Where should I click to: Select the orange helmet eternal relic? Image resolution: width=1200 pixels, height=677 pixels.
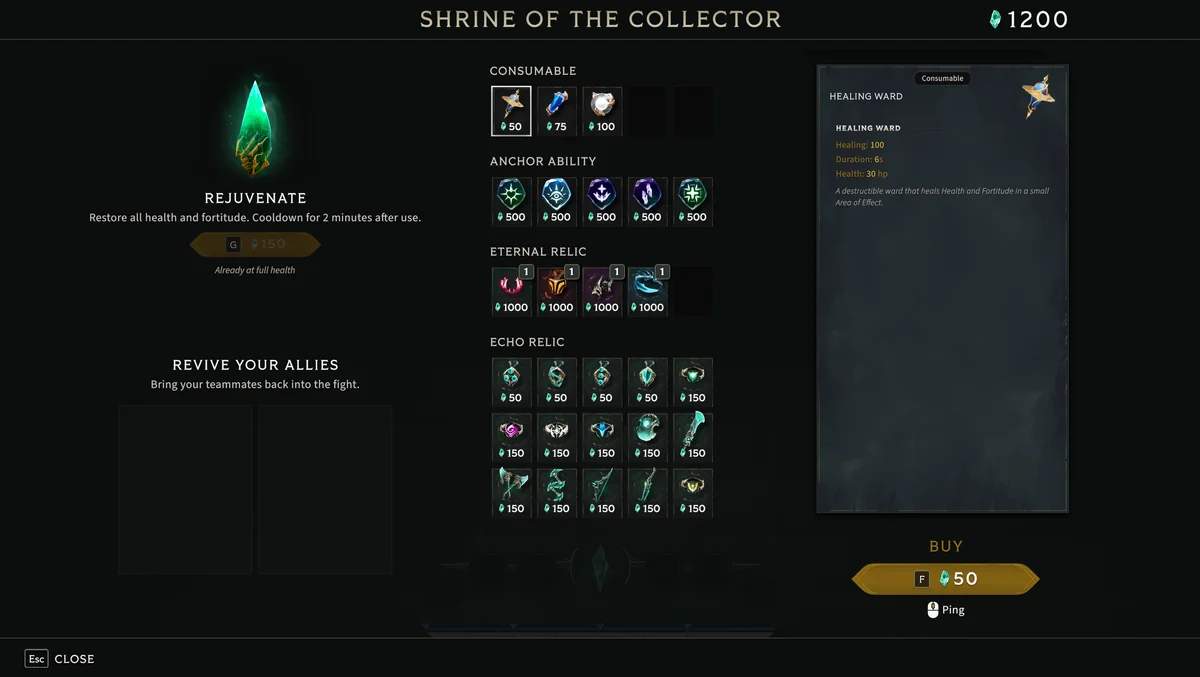pos(557,291)
